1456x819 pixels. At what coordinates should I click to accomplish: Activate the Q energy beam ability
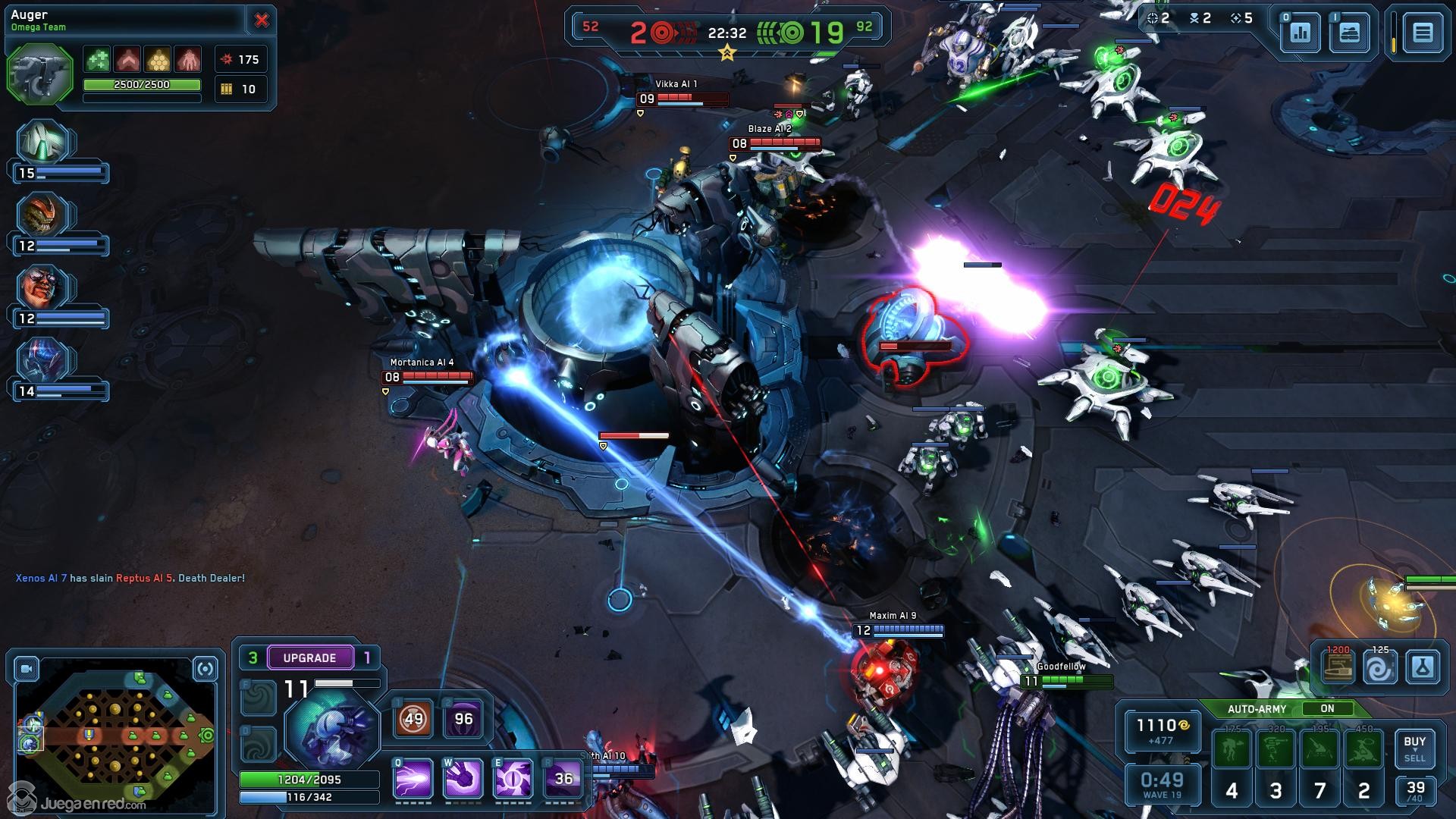tap(413, 779)
